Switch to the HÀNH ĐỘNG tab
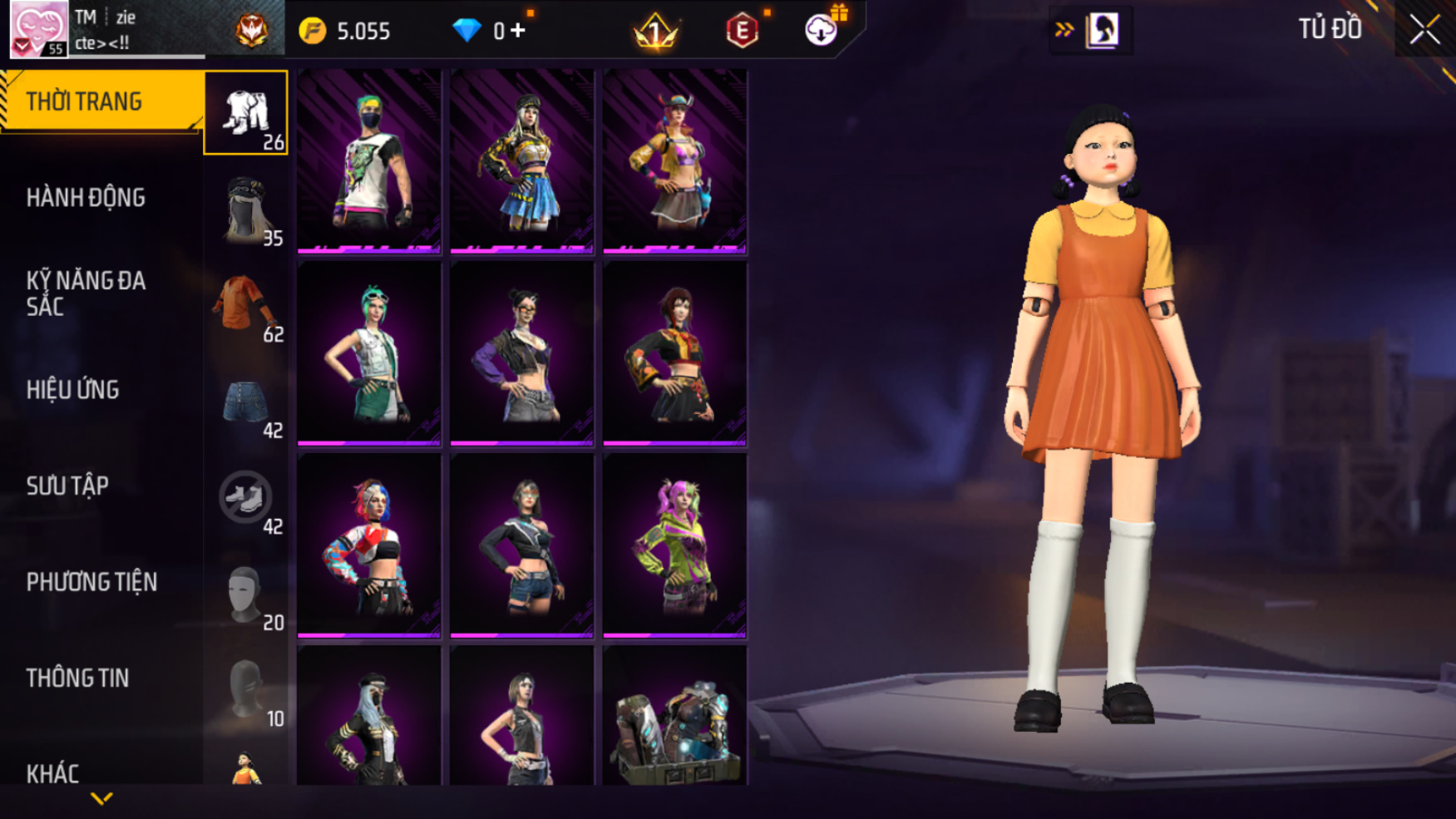Viewport: 1456px width, 819px height. point(86,198)
